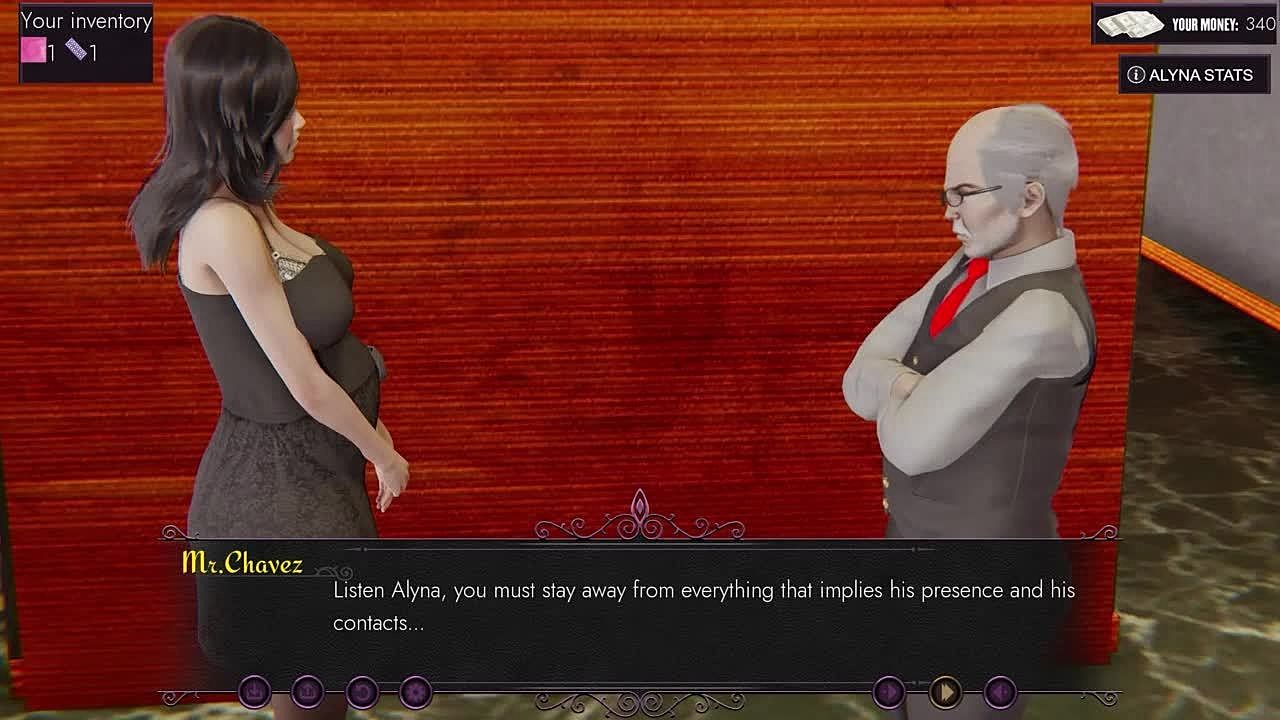Click the purple button right of skip
Viewport: 1280px width, 720px height.
pyautogui.click(x=1001, y=691)
